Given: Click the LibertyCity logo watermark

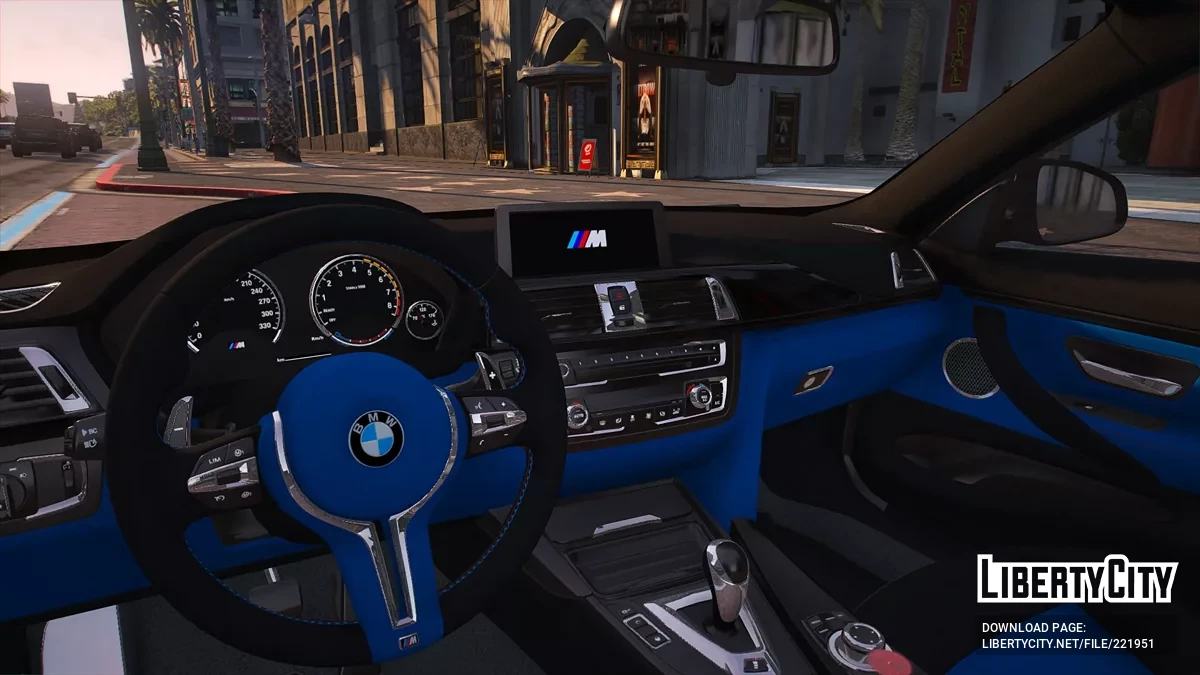Looking at the screenshot, I should pos(1076,580).
